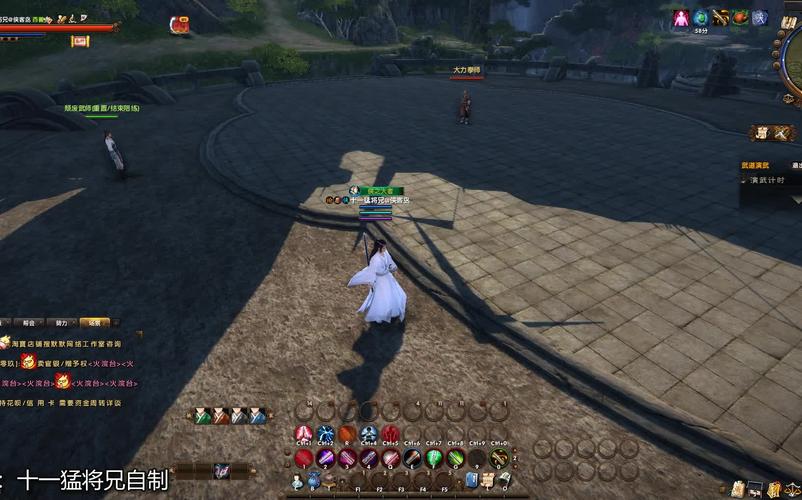Open the red icon beside player name bar

tap(180, 25)
